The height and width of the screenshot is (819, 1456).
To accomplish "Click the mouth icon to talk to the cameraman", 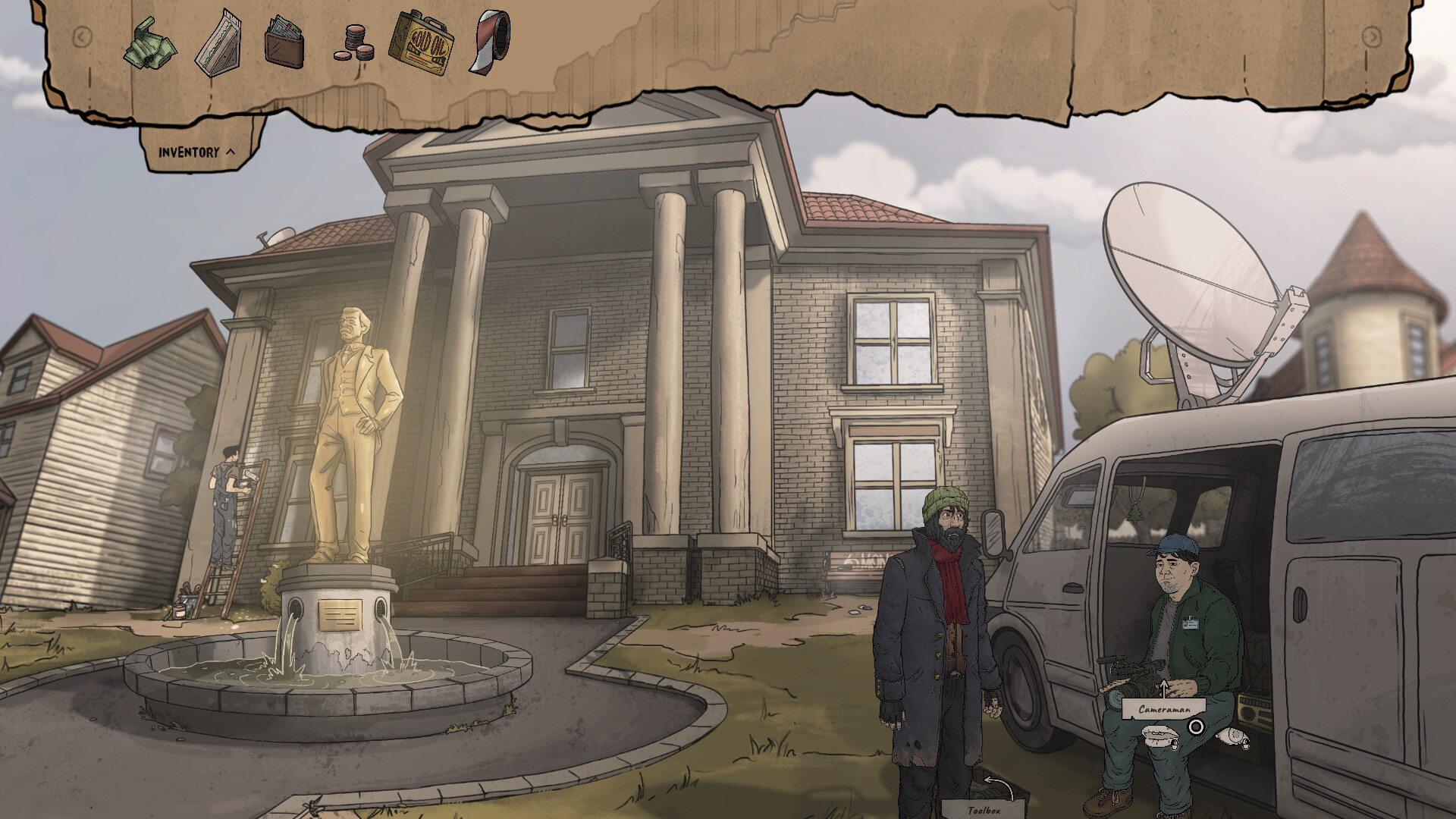I will (1160, 736).
